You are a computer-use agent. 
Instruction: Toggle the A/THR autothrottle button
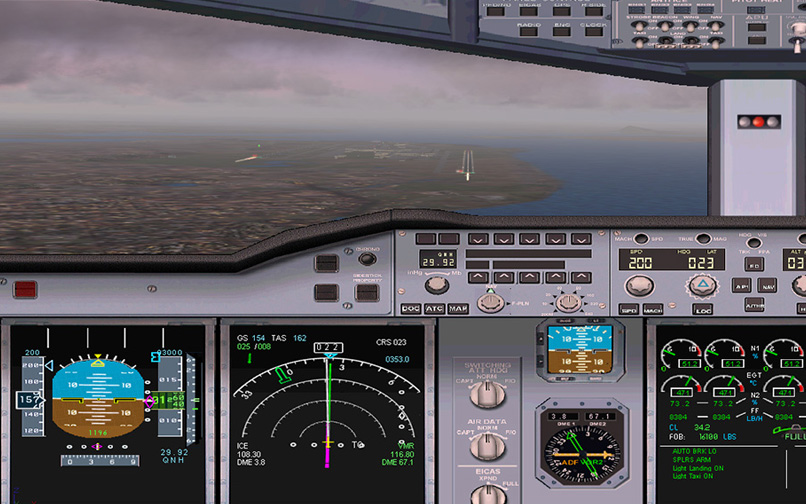click(x=755, y=306)
